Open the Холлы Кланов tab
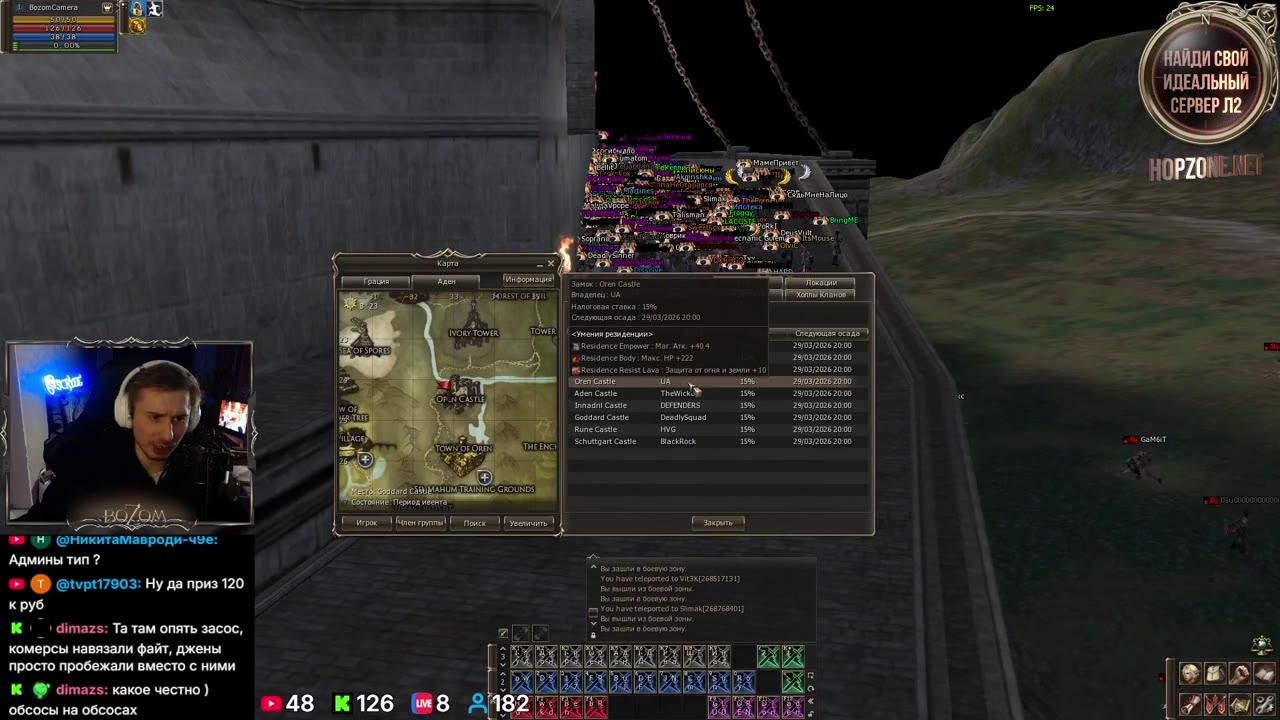 (821, 295)
